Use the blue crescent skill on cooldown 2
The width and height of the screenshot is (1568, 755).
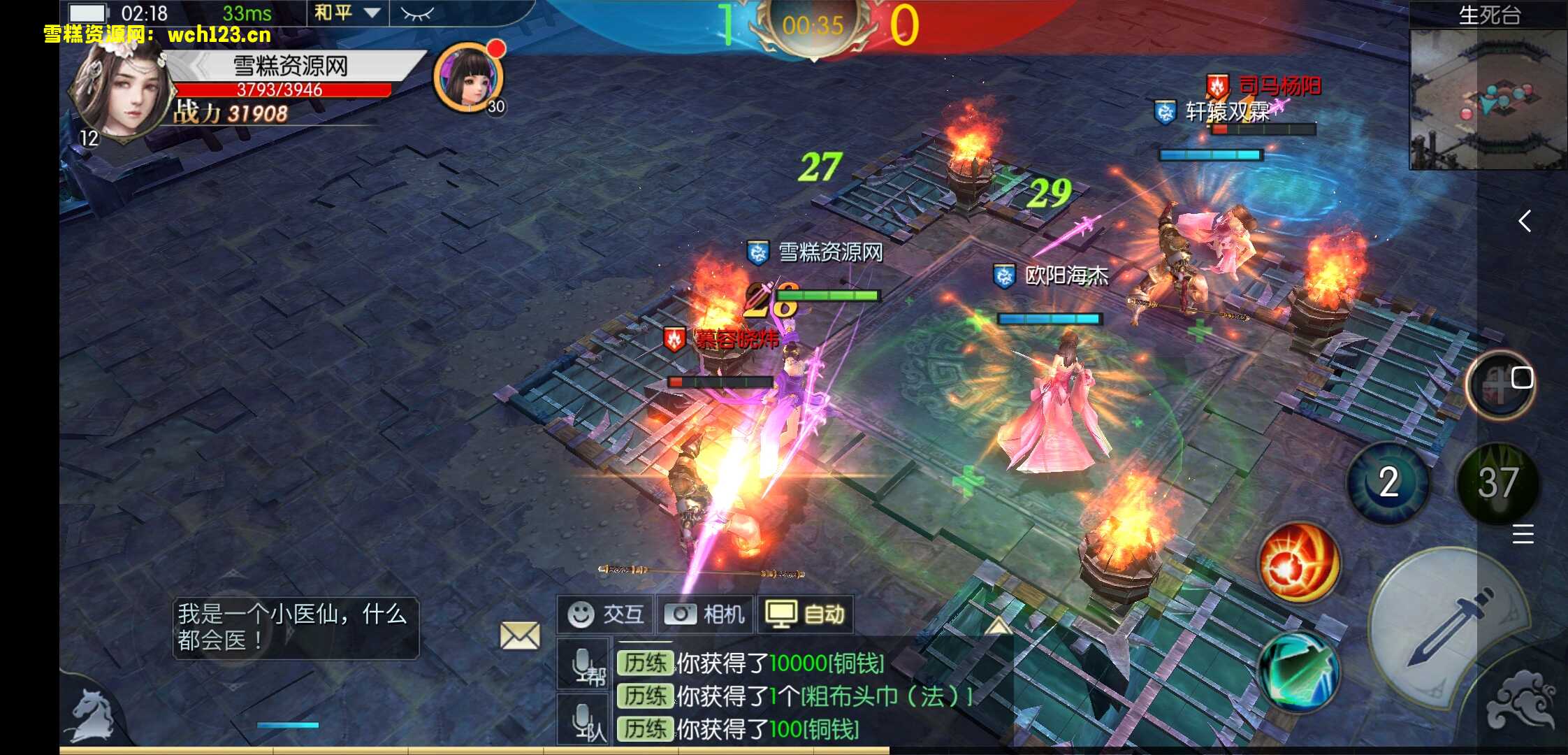point(1388,482)
